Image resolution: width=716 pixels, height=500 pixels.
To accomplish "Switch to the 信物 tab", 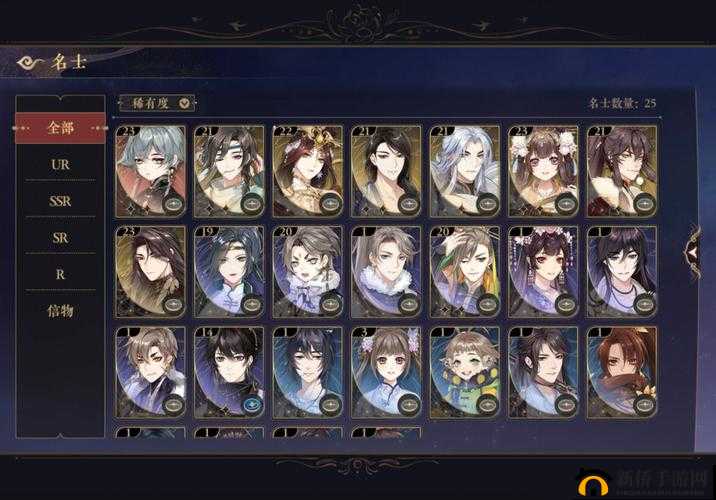I will point(60,311).
